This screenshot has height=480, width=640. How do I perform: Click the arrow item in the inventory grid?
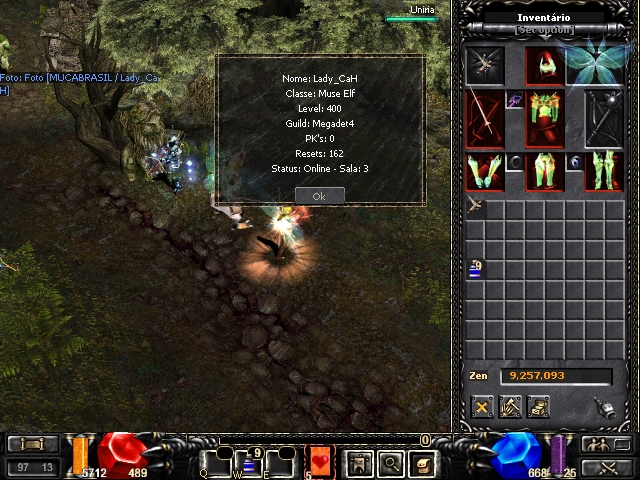point(475,206)
